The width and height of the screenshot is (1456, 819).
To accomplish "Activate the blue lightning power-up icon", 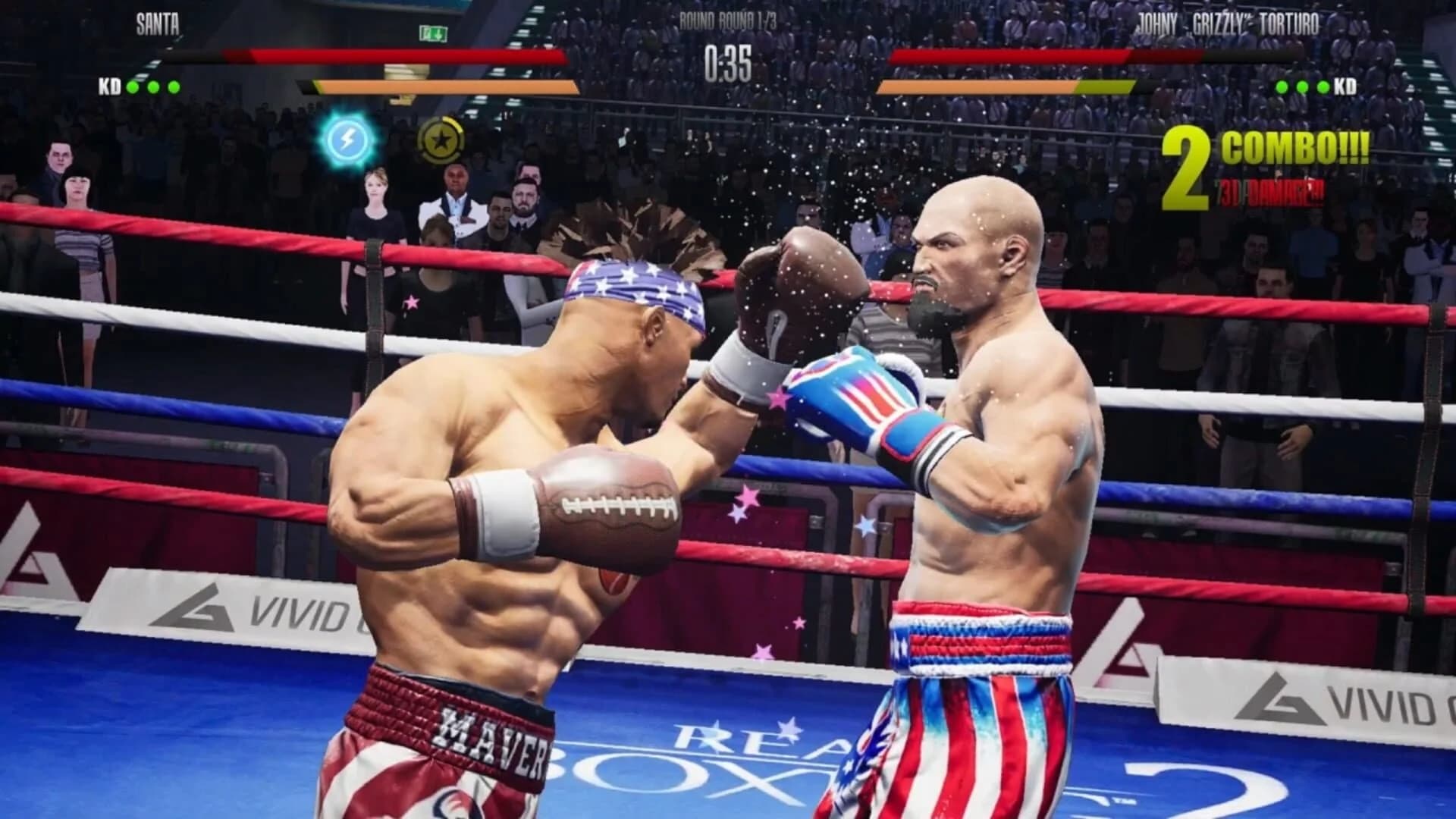I will pyautogui.click(x=349, y=140).
